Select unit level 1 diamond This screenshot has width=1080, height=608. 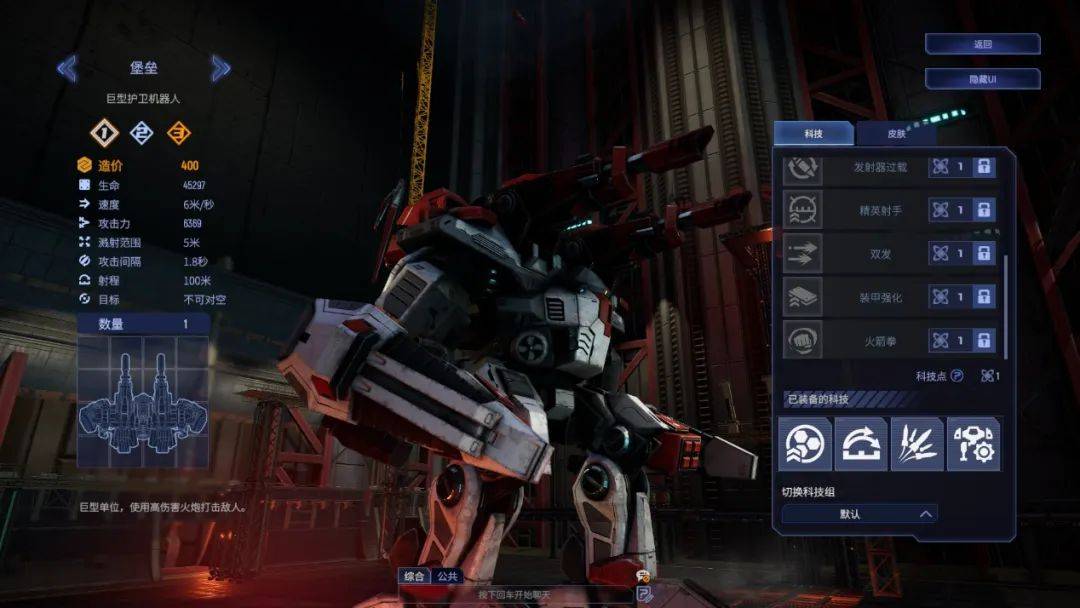(x=104, y=133)
